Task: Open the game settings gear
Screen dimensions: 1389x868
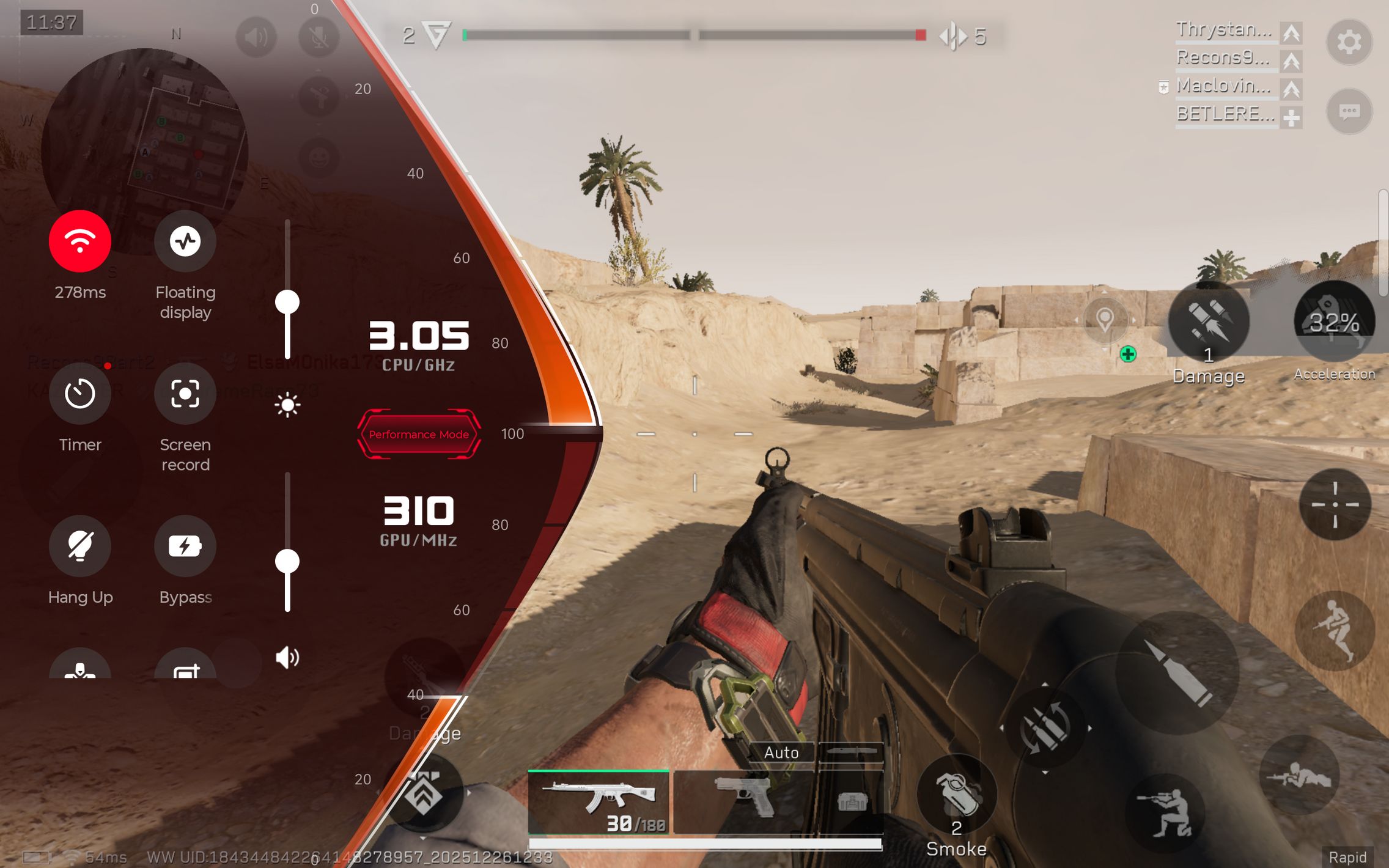Action: (1349, 42)
